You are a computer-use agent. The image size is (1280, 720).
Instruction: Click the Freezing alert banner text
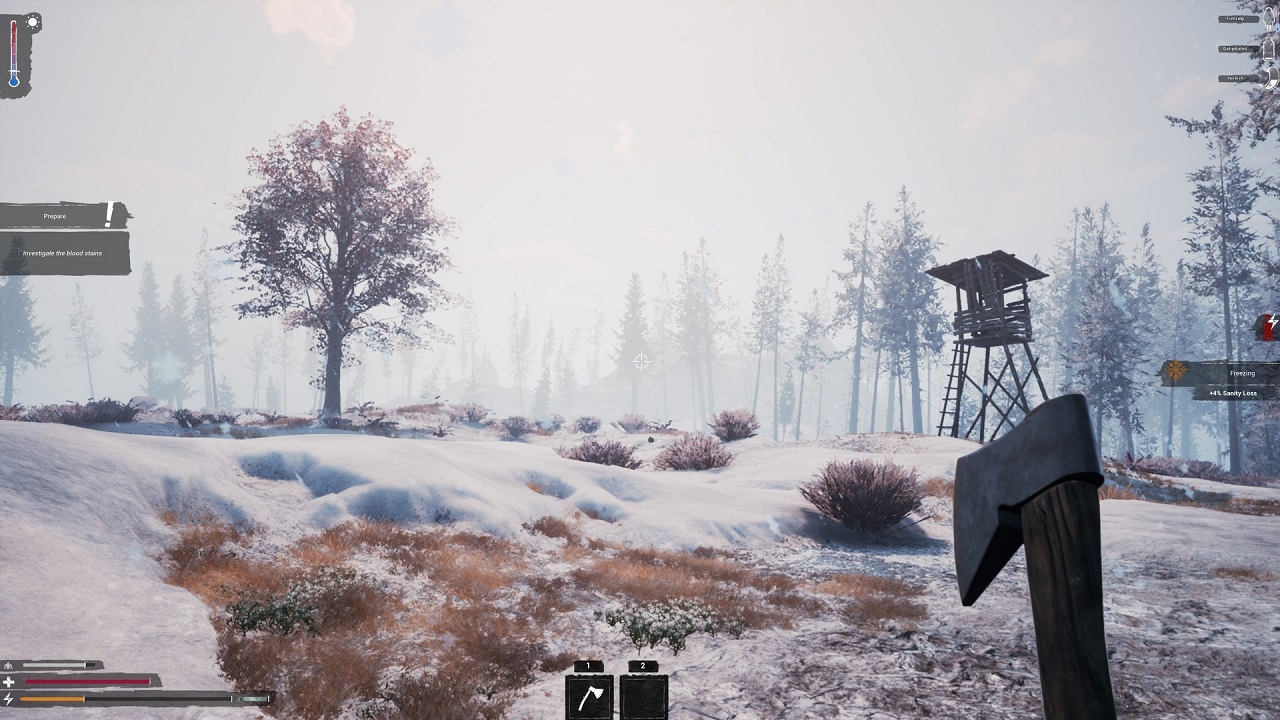click(1241, 372)
